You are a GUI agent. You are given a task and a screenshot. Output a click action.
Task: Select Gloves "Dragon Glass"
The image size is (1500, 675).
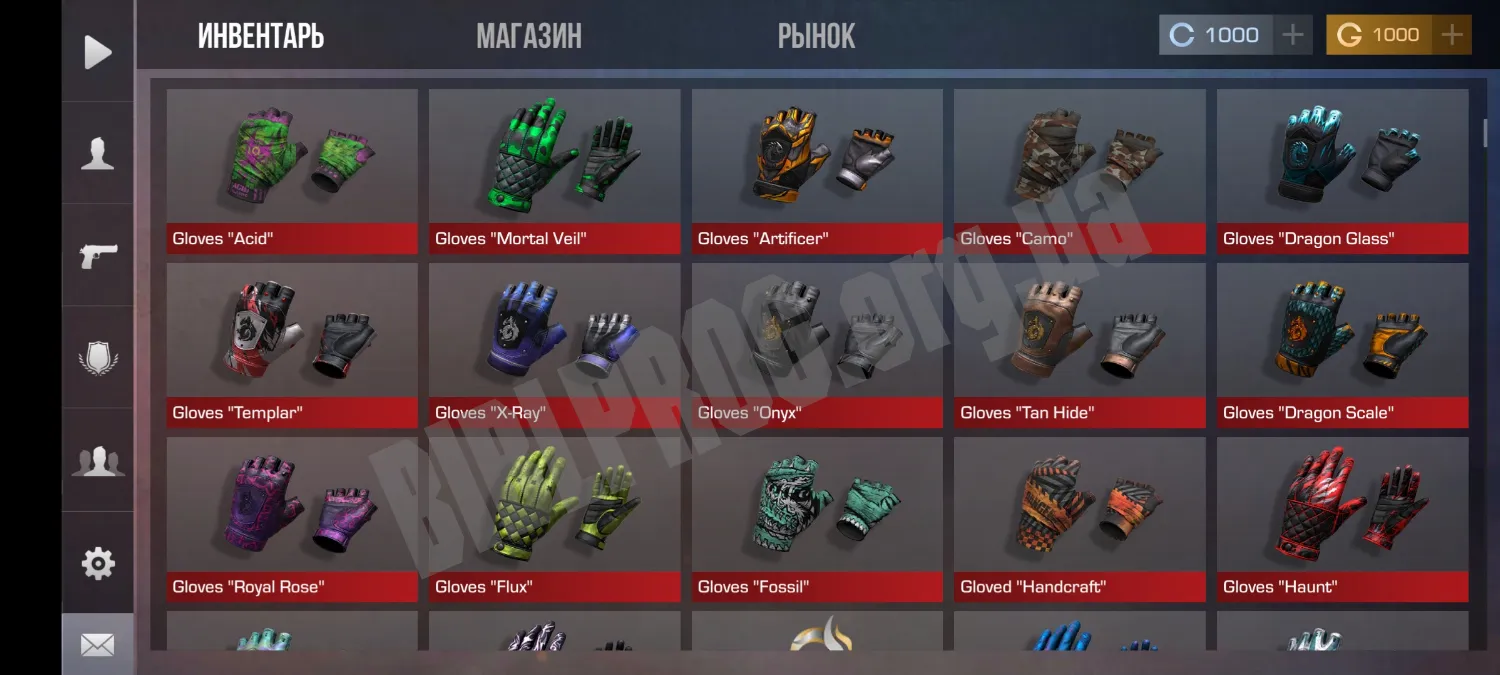[x=1342, y=170]
